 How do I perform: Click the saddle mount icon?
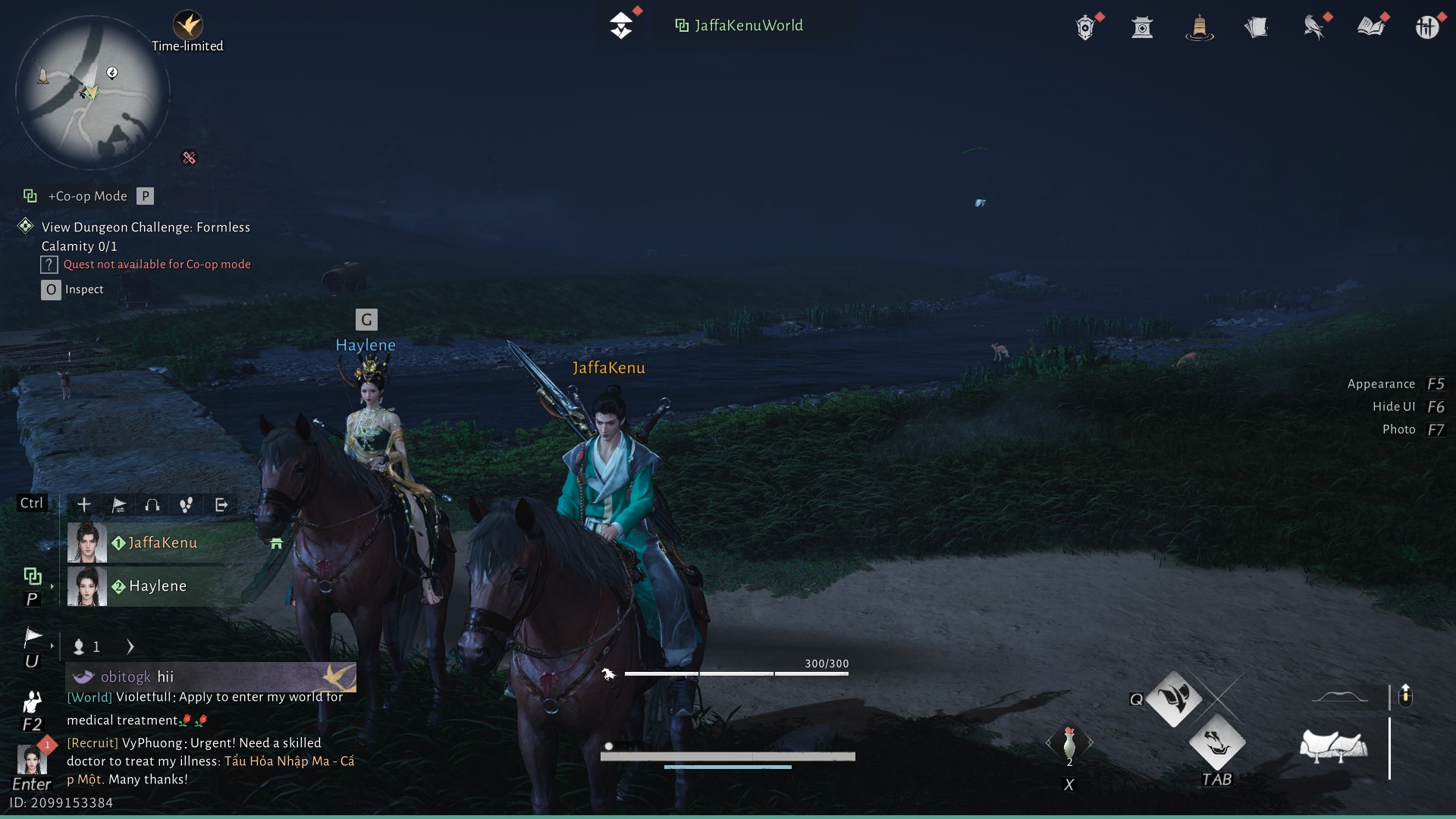pyautogui.click(x=1333, y=746)
